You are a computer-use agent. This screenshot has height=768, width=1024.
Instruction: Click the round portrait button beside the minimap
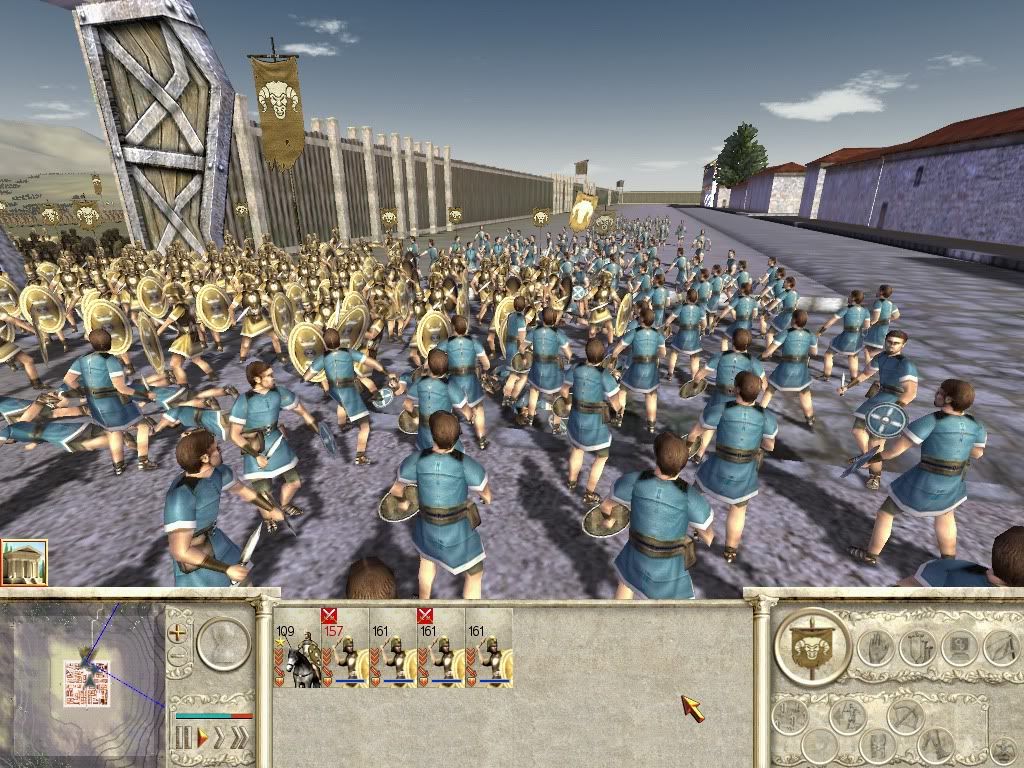point(222,642)
